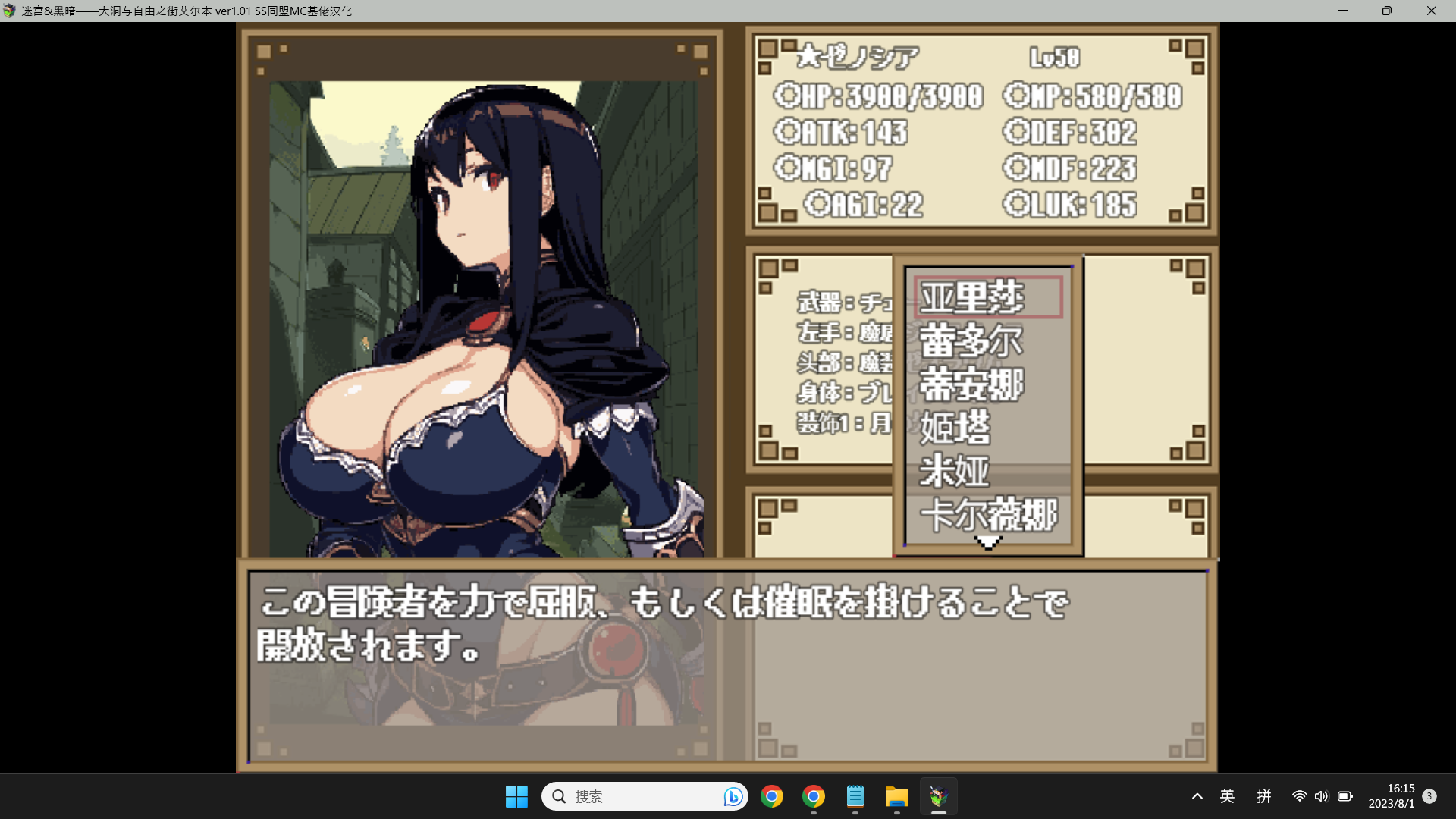Select the 姬塔 entry
This screenshot has width=1456, height=819.
tap(955, 428)
